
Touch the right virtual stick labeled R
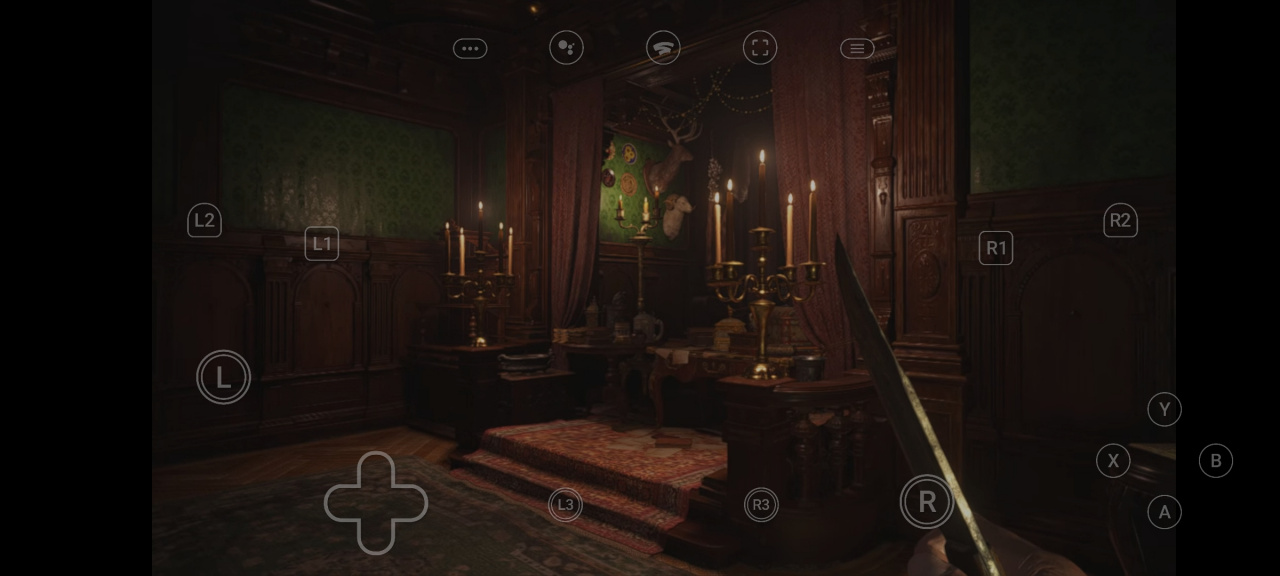click(x=927, y=502)
